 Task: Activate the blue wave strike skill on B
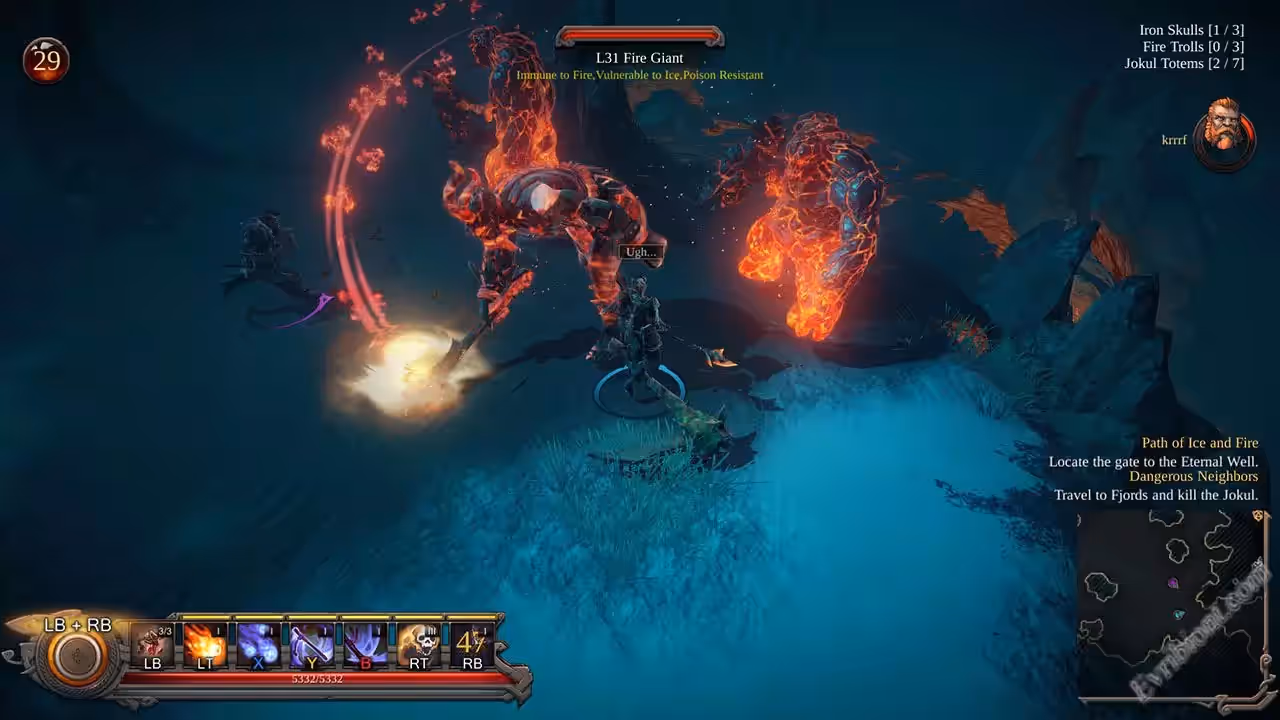click(x=364, y=645)
